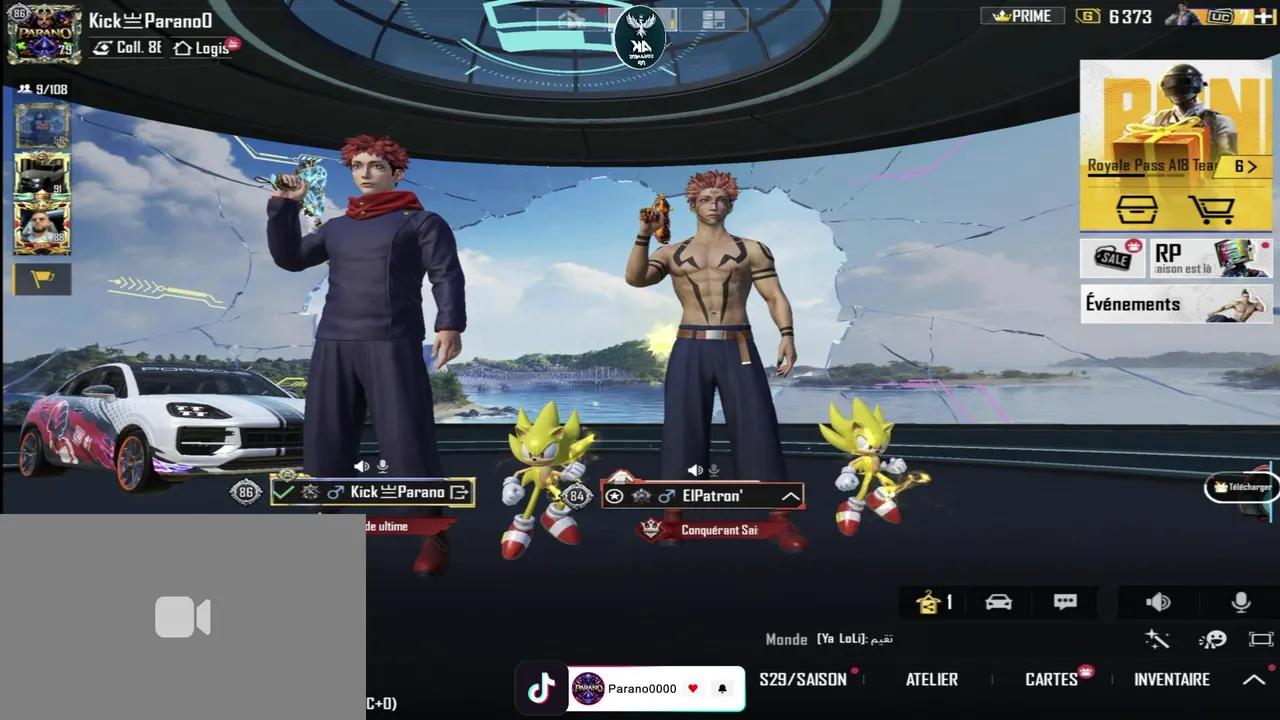Mute the lobby speaker
Screen dimensions: 1280x720
(x=1157, y=602)
